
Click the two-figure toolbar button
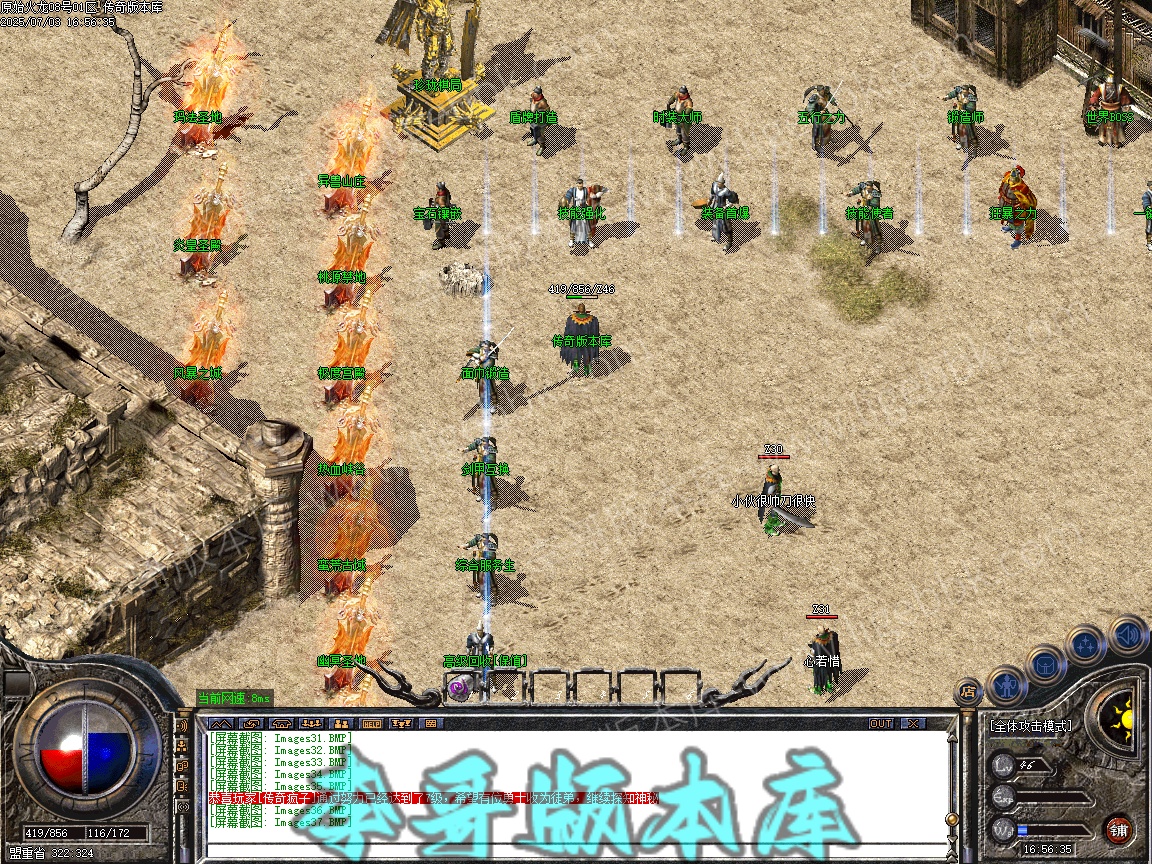point(341,723)
